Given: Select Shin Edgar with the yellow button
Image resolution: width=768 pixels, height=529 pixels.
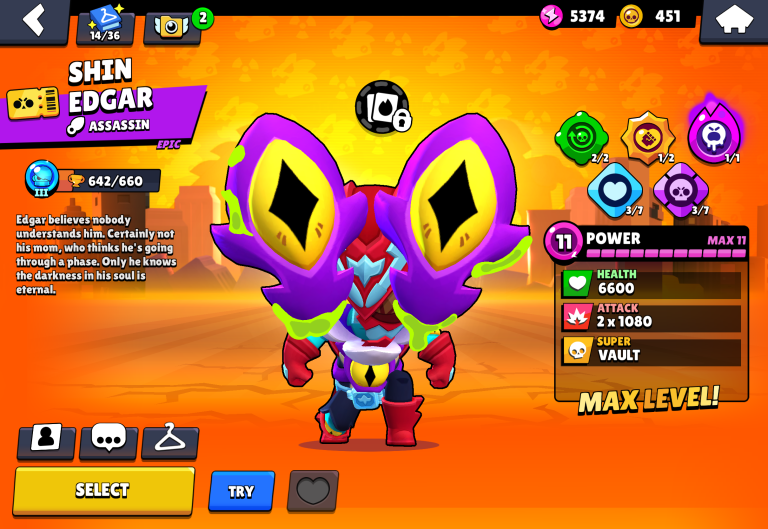Looking at the screenshot, I should coord(103,490).
